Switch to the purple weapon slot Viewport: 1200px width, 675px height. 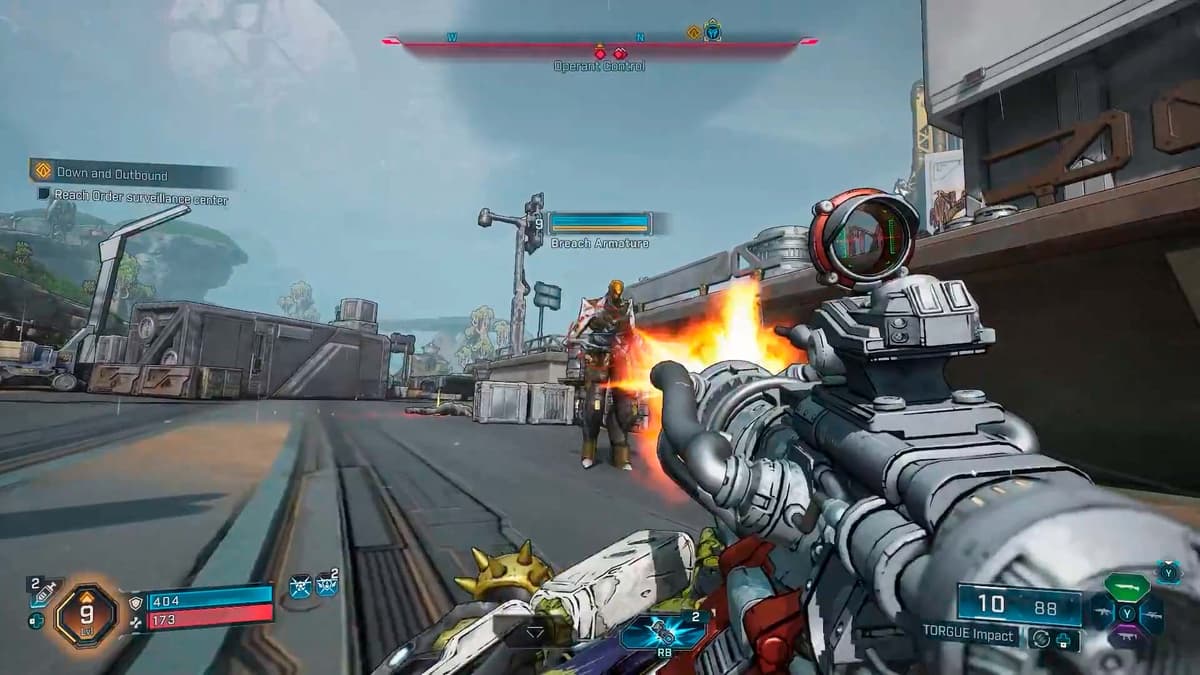1126,637
